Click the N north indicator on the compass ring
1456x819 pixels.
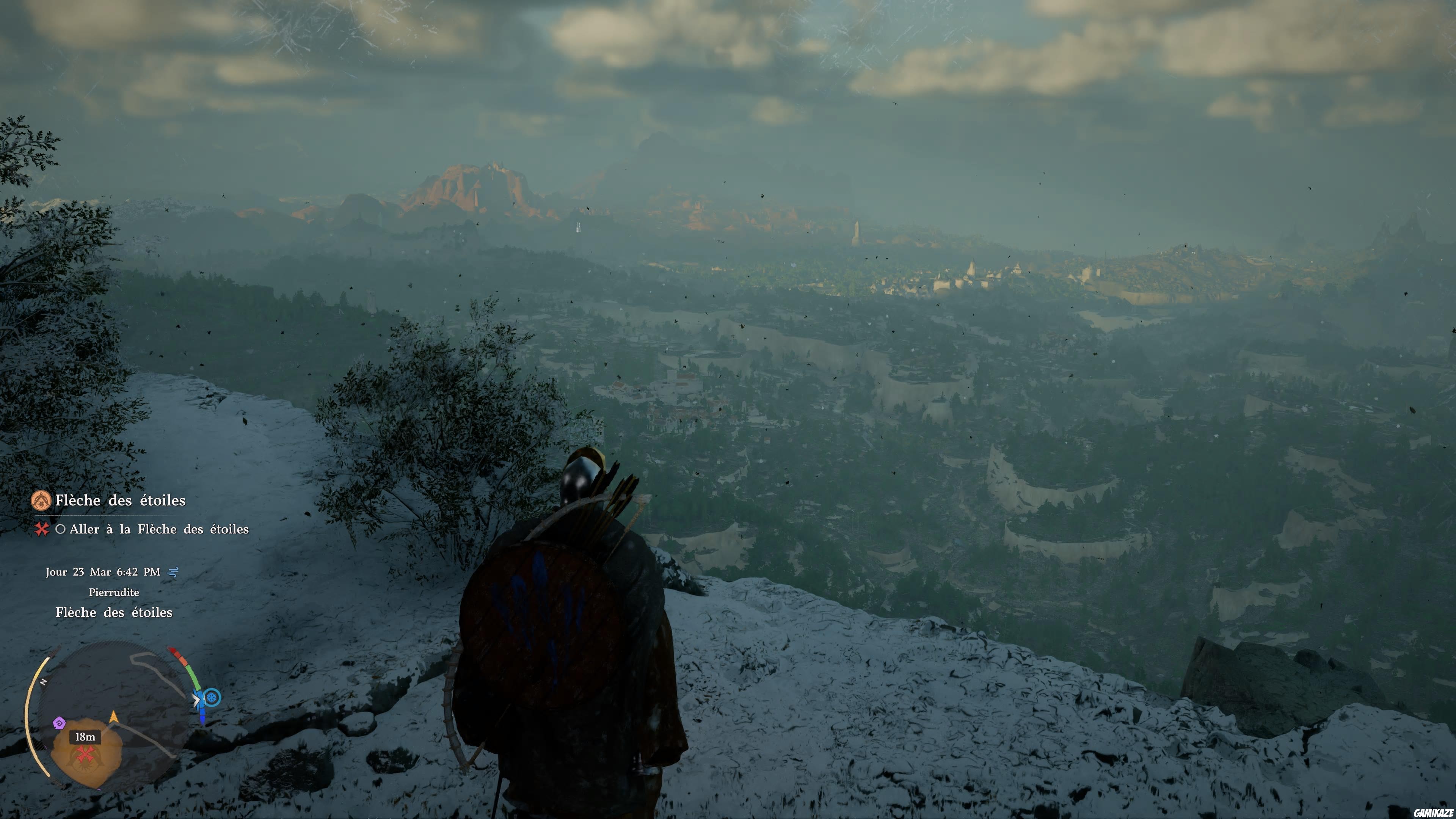pyautogui.click(x=43, y=682)
